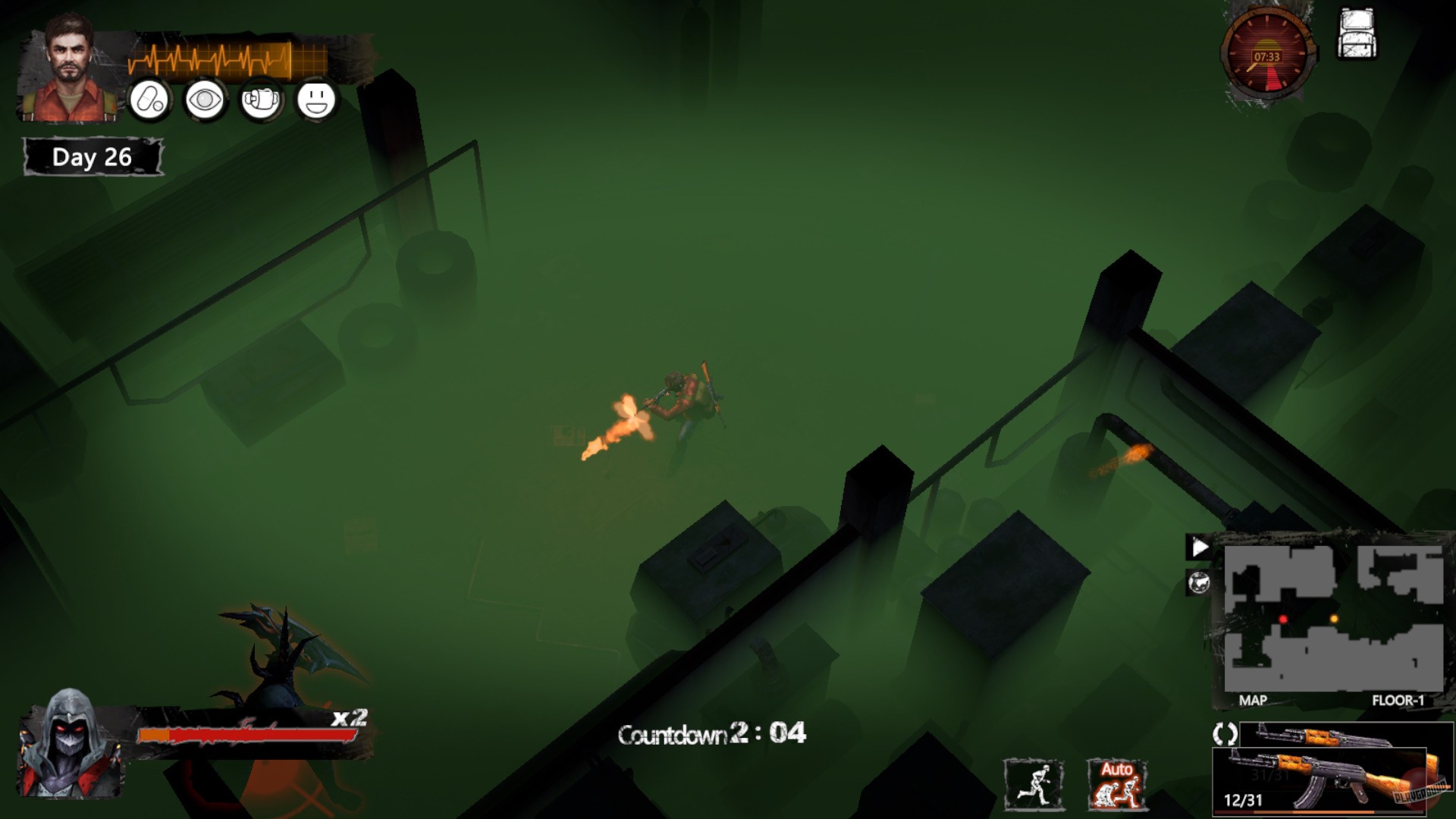1456x819 pixels.
Task: Select the pills medicine status icon
Action: coord(149,99)
